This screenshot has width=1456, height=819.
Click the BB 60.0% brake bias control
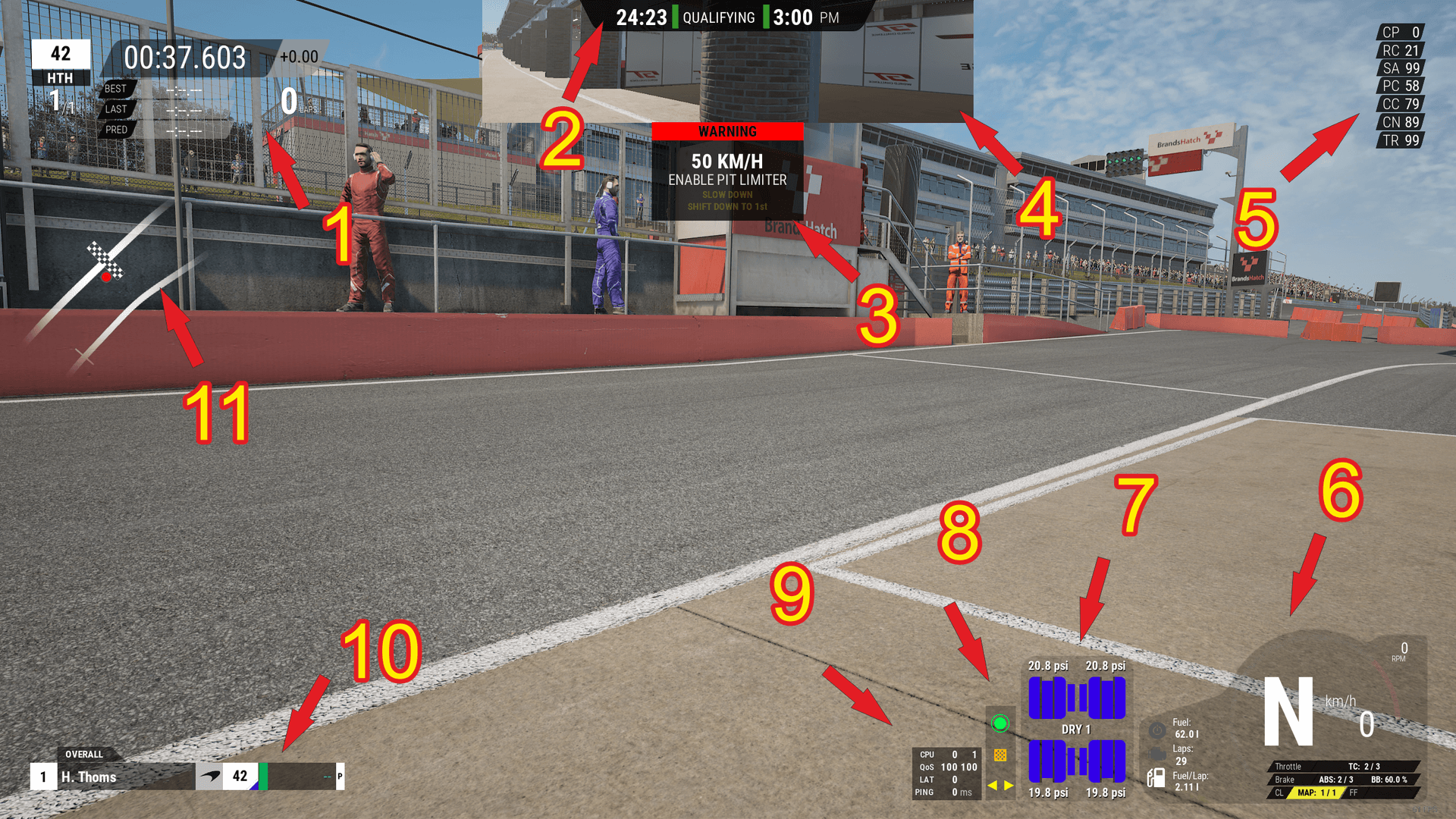[1389, 780]
